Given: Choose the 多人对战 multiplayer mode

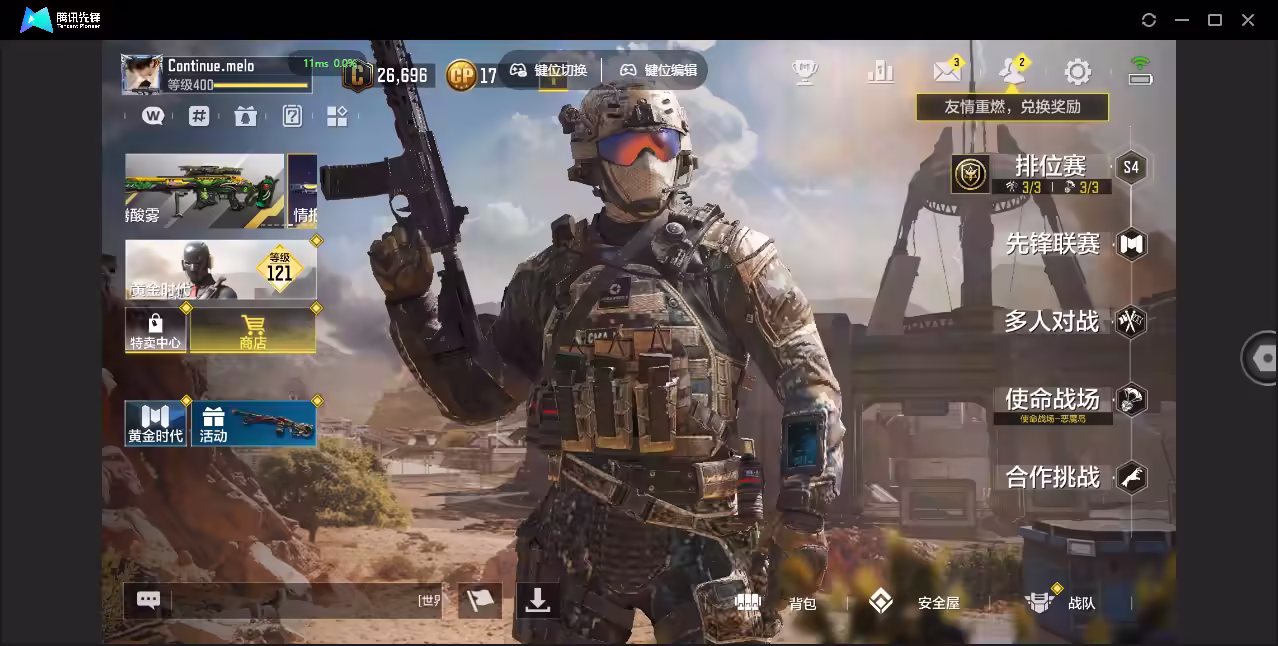Looking at the screenshot, I should [x=1052, y=322].
